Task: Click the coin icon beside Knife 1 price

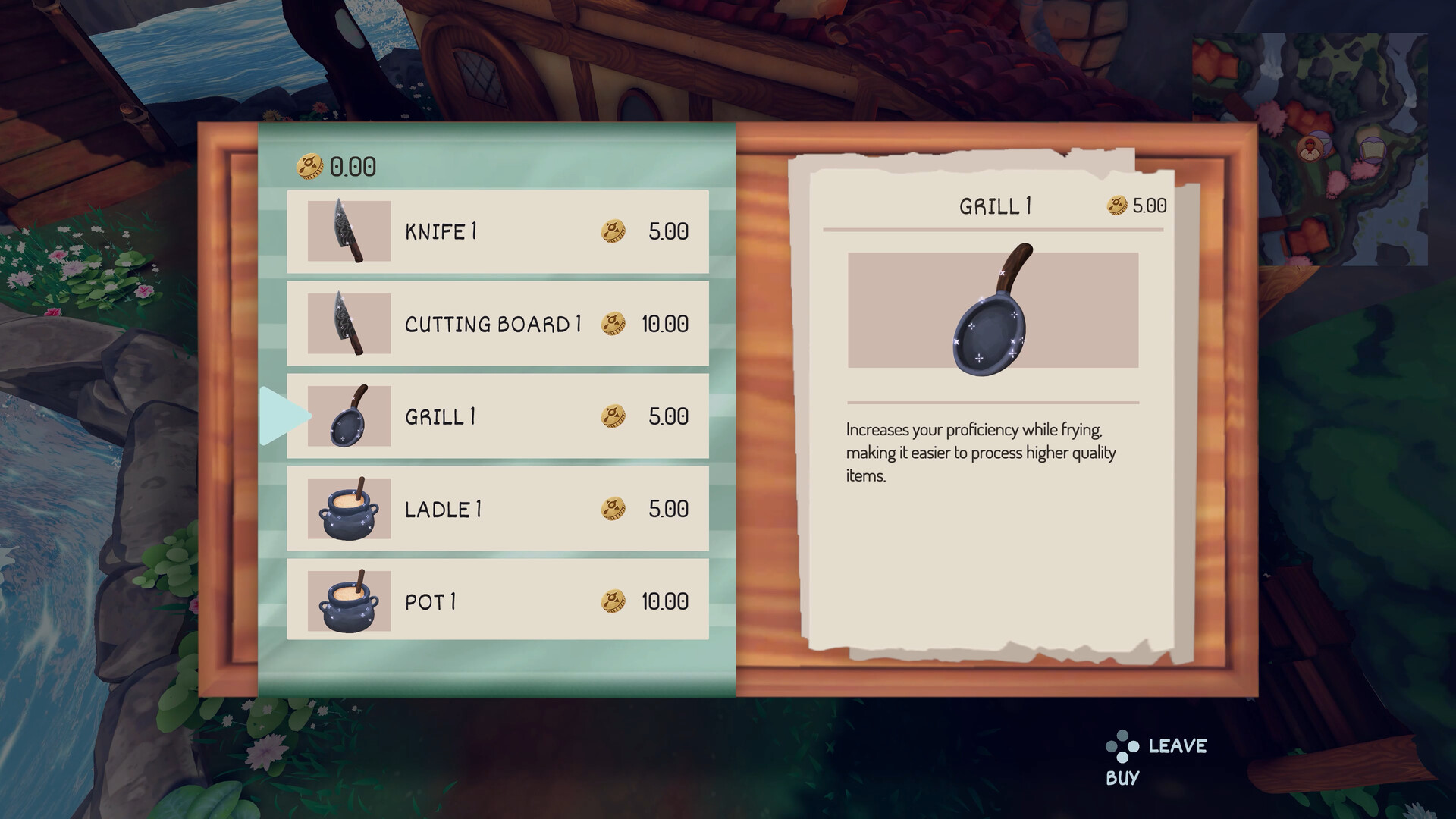Action: (613, 231)
